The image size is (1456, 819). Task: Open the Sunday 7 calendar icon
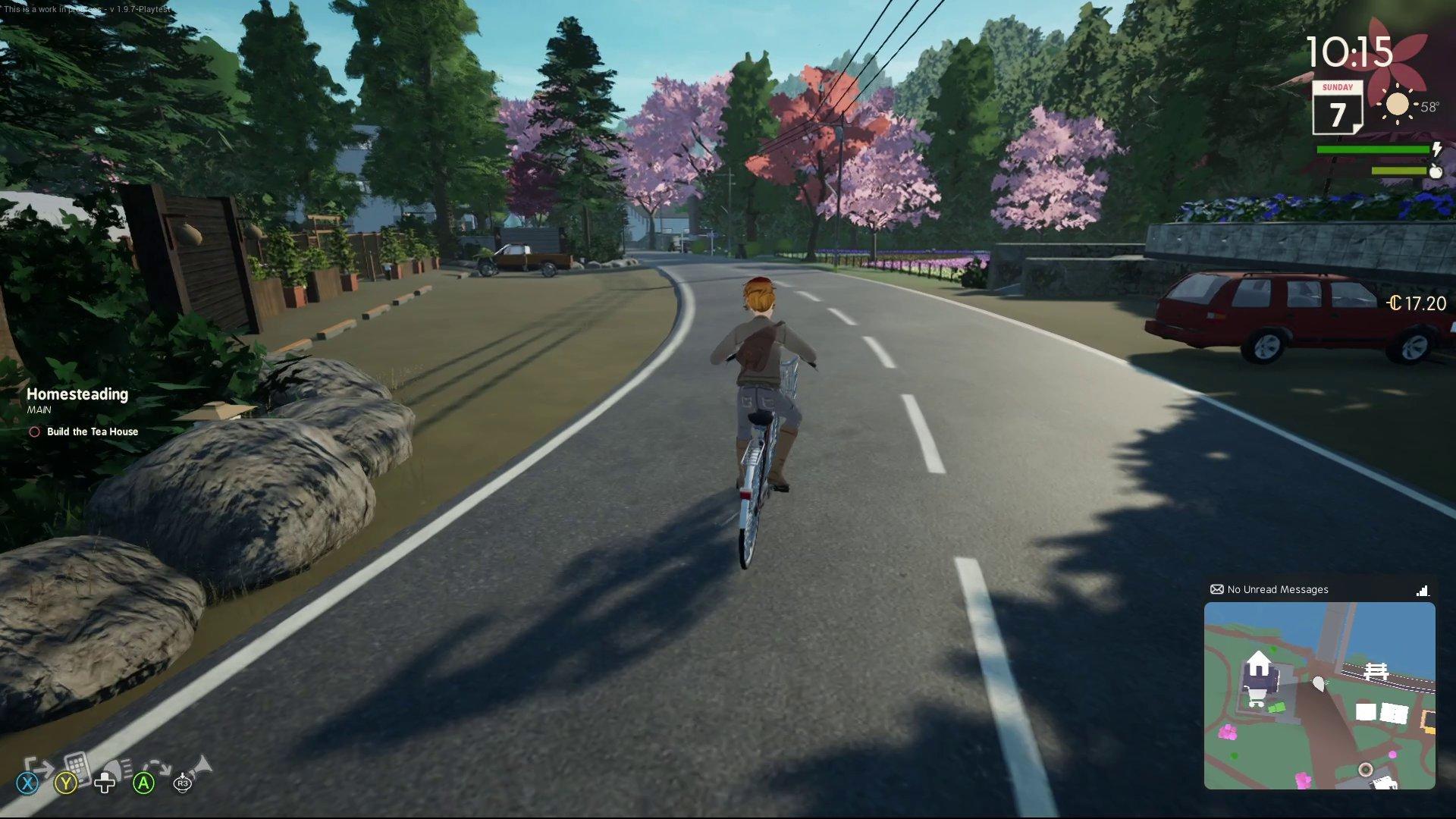click(x=1337, y=108)
